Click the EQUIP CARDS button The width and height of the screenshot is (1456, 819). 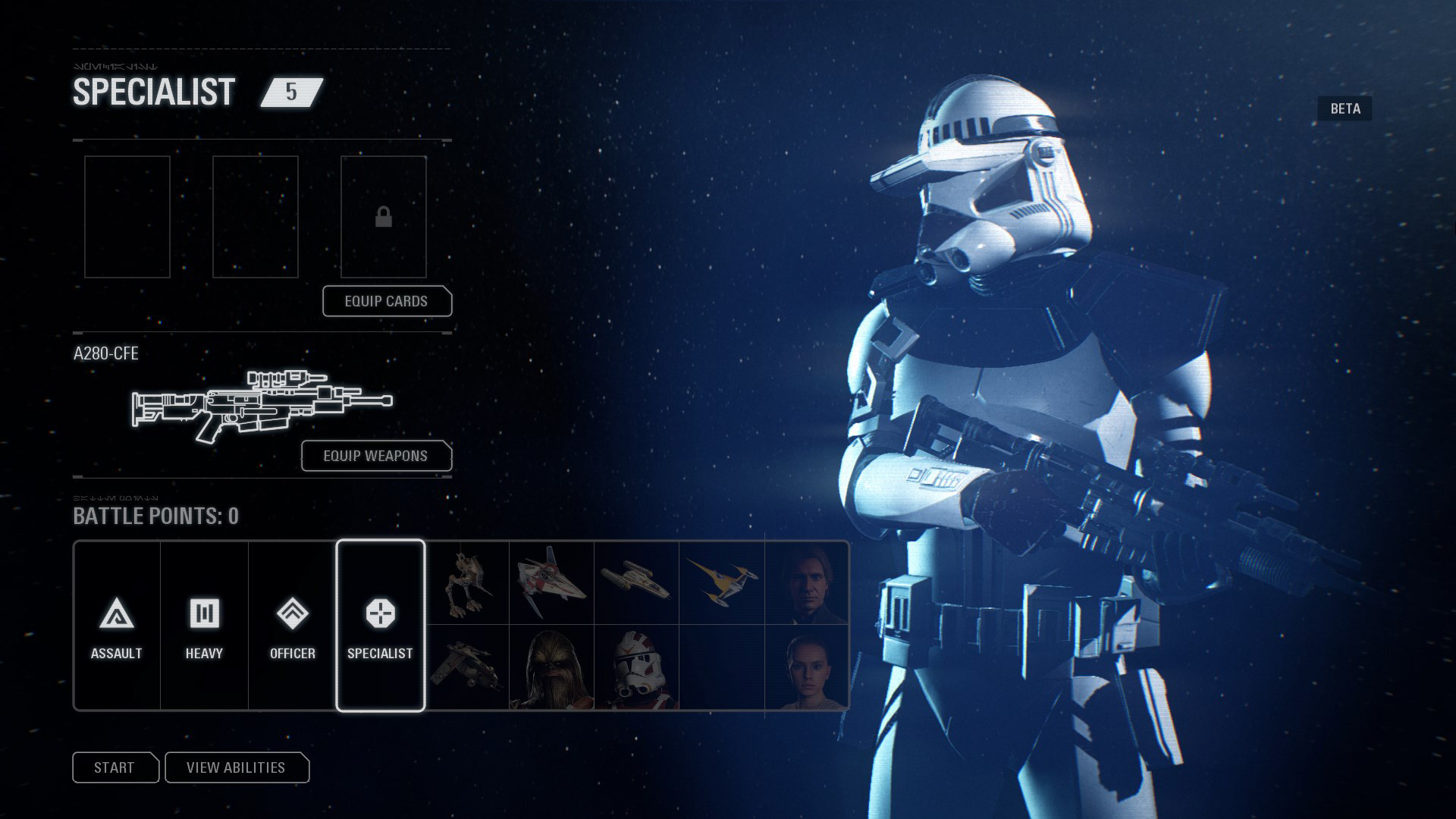(x=387, y=301)
